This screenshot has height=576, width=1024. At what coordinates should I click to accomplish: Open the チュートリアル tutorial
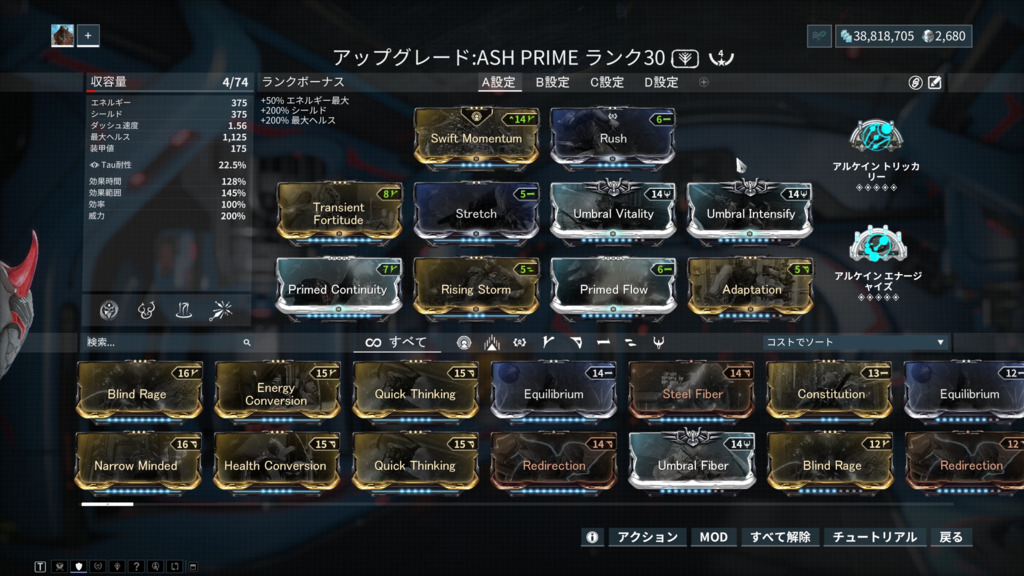pyautogui.click(x=874, y=537)
